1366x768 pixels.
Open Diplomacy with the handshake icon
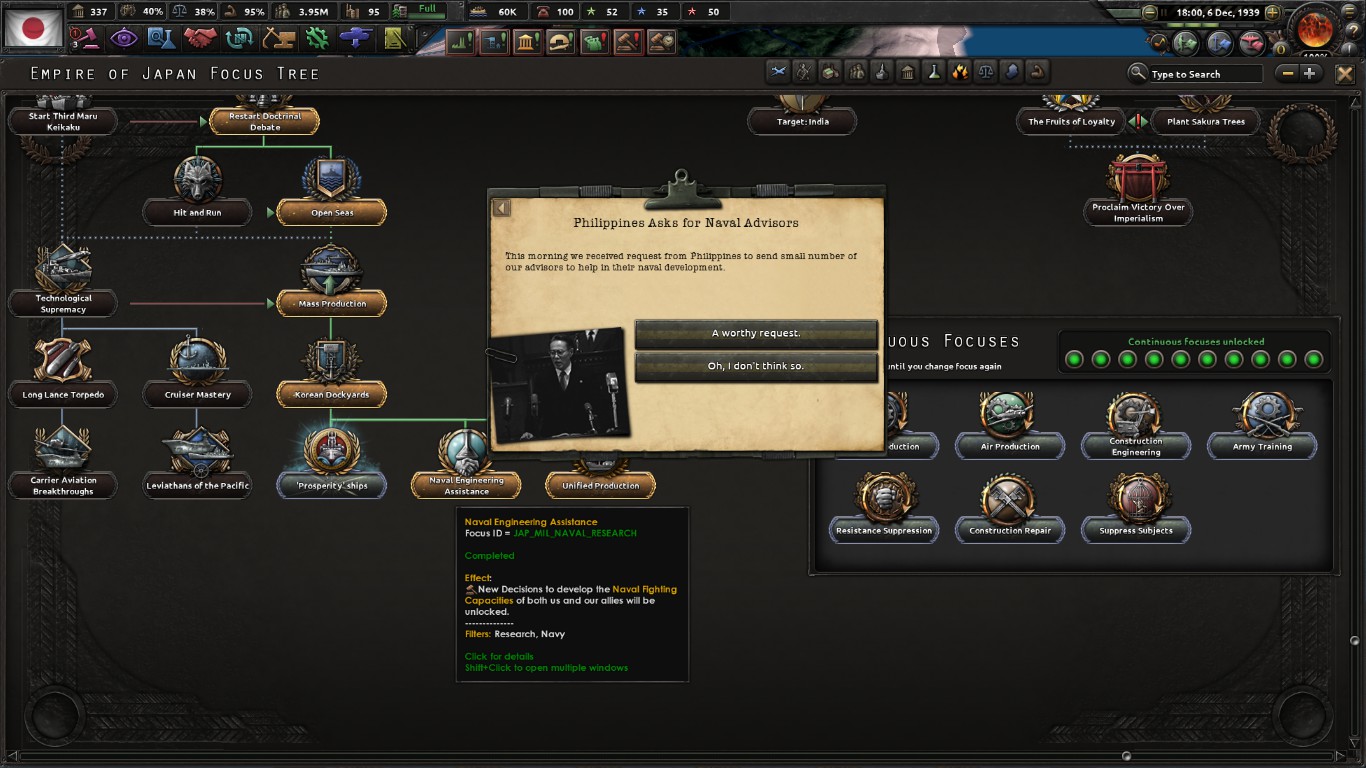[200, 38]
